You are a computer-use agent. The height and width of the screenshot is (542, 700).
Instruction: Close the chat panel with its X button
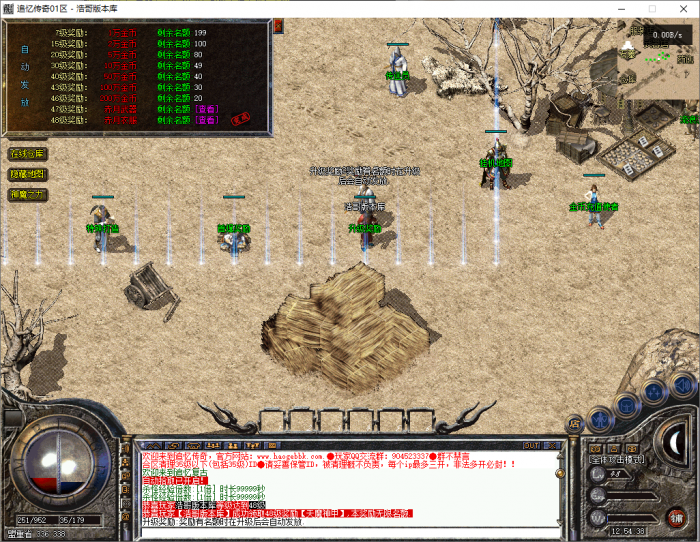[552, 445]
